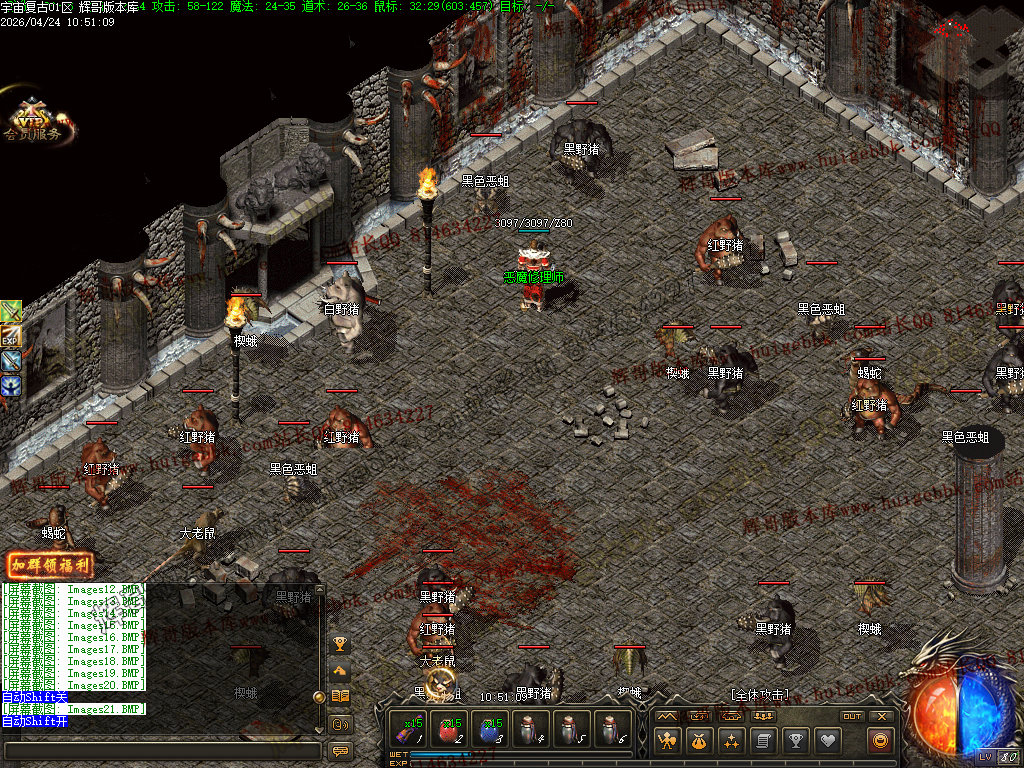1024x768 pixels.
Task: Close the game with the X button
Action: (x=881, y=716)
